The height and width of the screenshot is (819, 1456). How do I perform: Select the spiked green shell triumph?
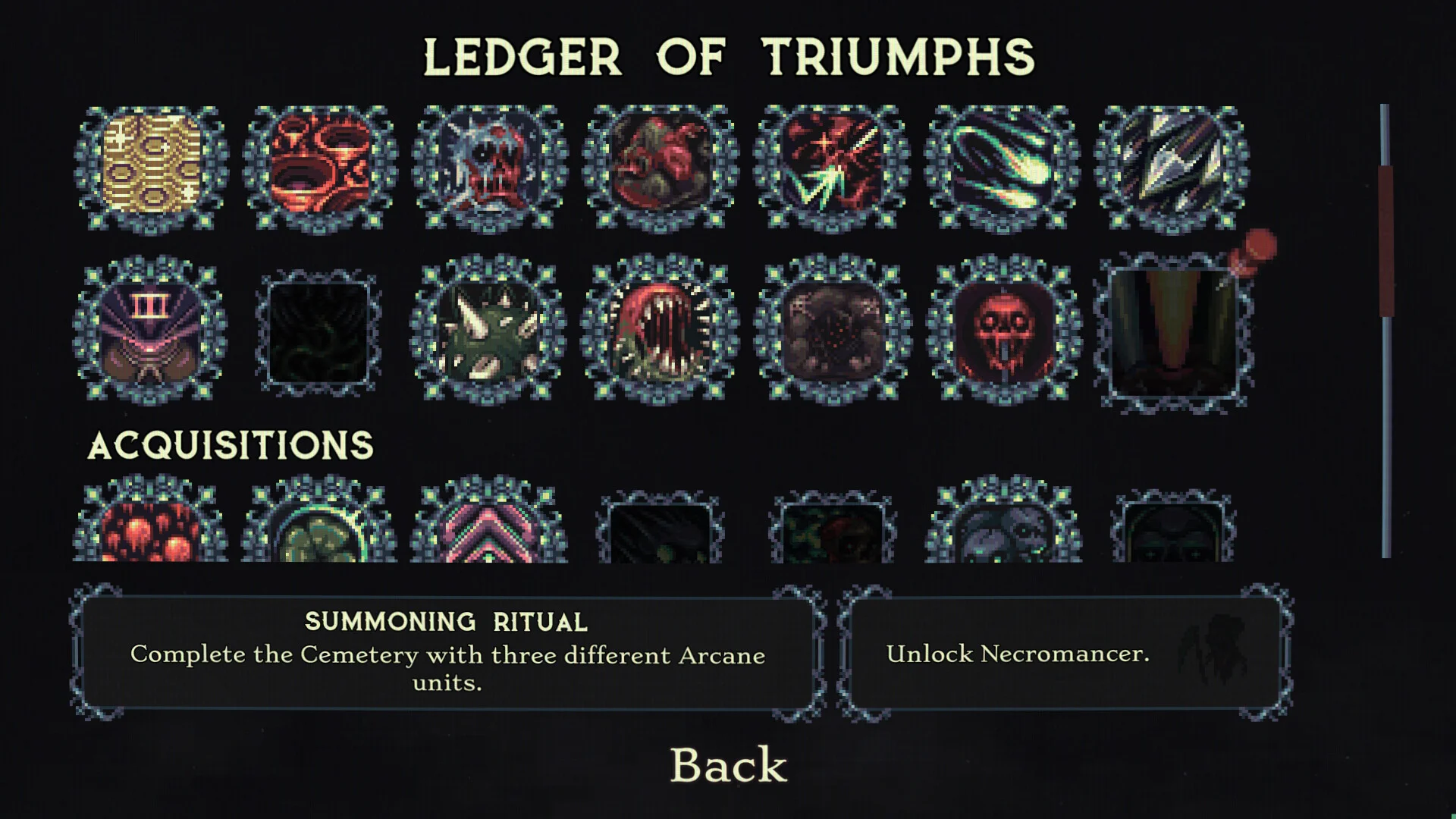click(x=489, y=329)
